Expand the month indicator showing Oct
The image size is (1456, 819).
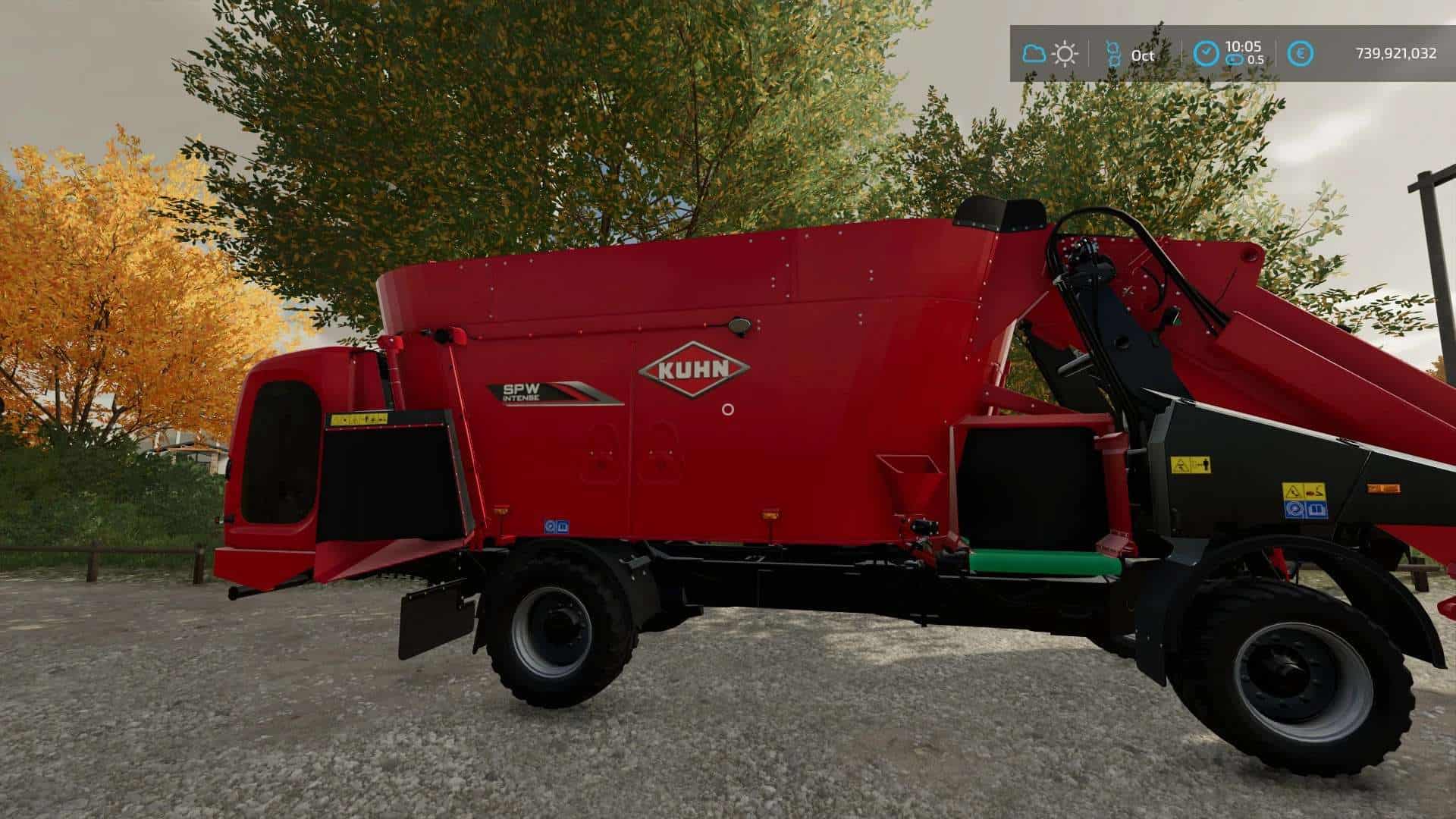coord(1130,53)
